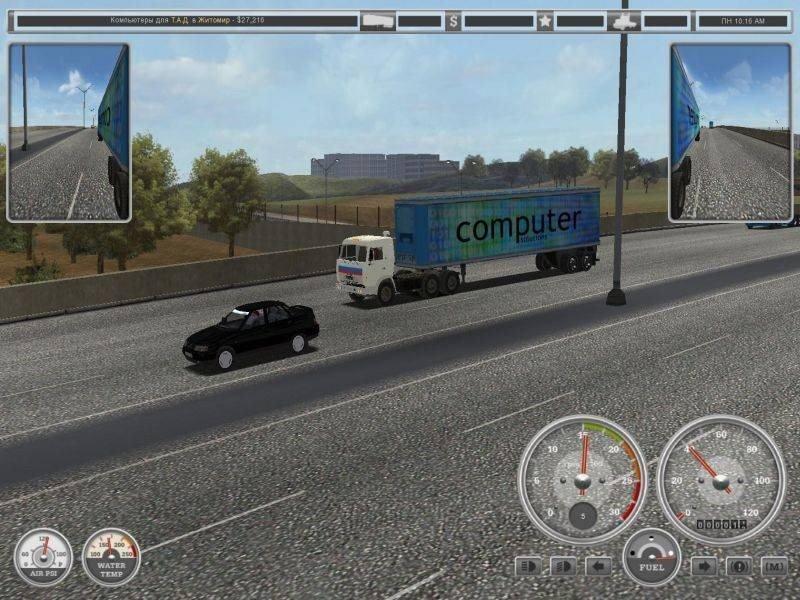Activate the left turn signal arrow
The height and width of the screenshot is (600, 800).
click(x=598, y=566)
